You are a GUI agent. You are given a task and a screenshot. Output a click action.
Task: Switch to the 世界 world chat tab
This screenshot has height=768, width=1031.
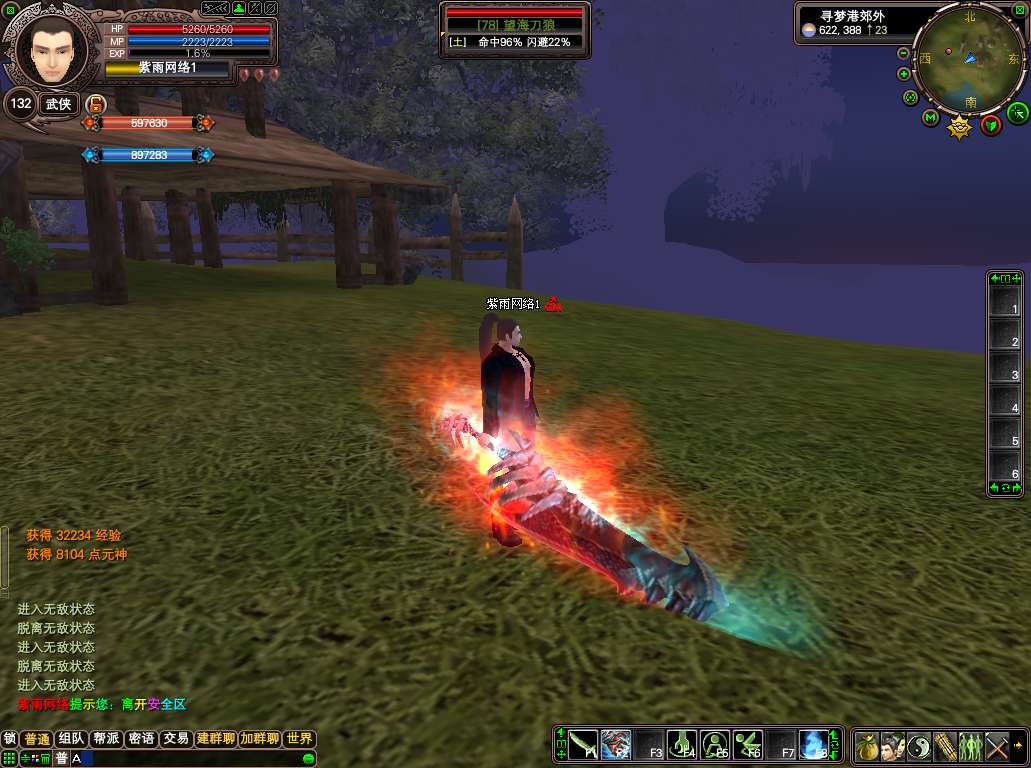click(299, 739)
